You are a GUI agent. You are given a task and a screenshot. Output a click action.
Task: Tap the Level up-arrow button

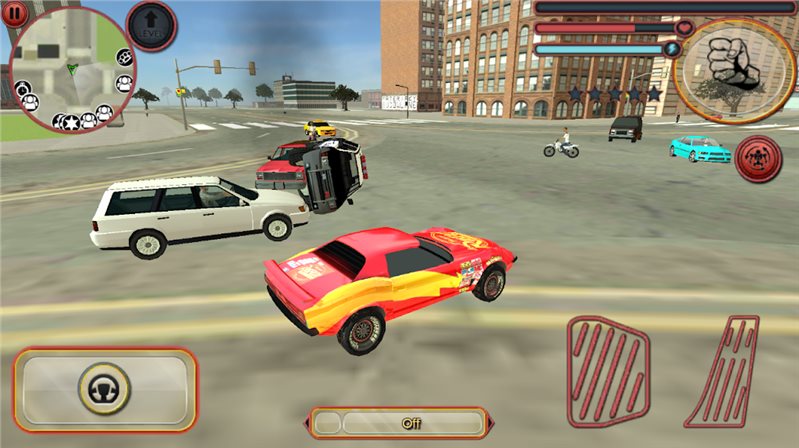[x=152, y=26]
